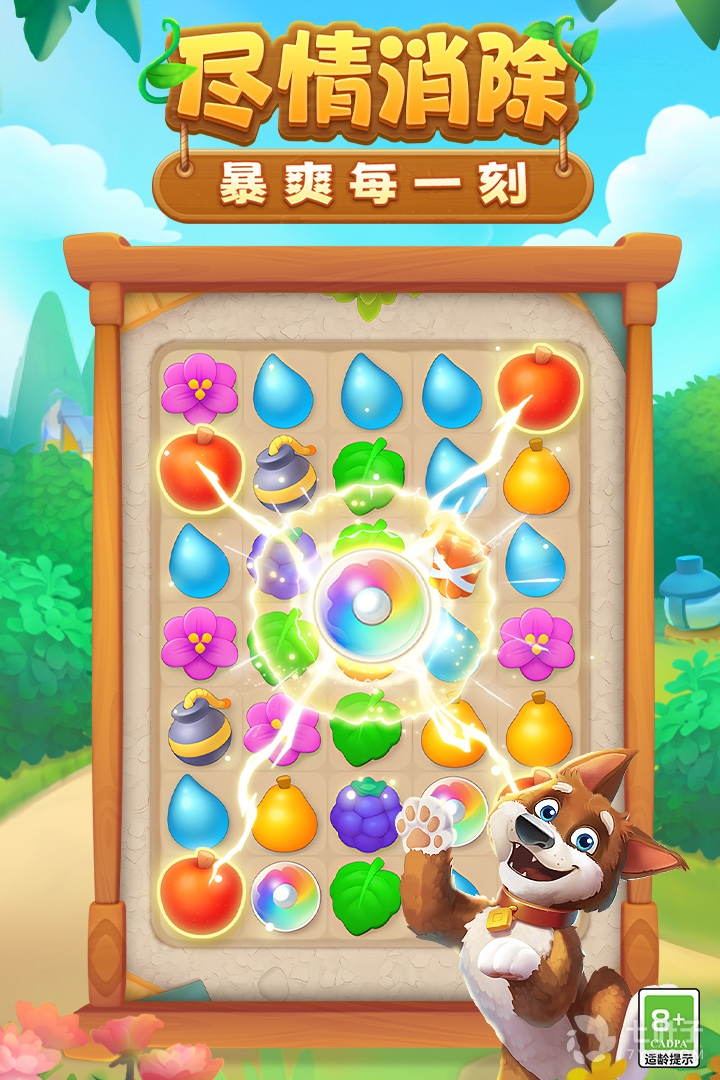
Task: Open the CADPA 8+ age rating notice
Action: (x=670, y=1028)
